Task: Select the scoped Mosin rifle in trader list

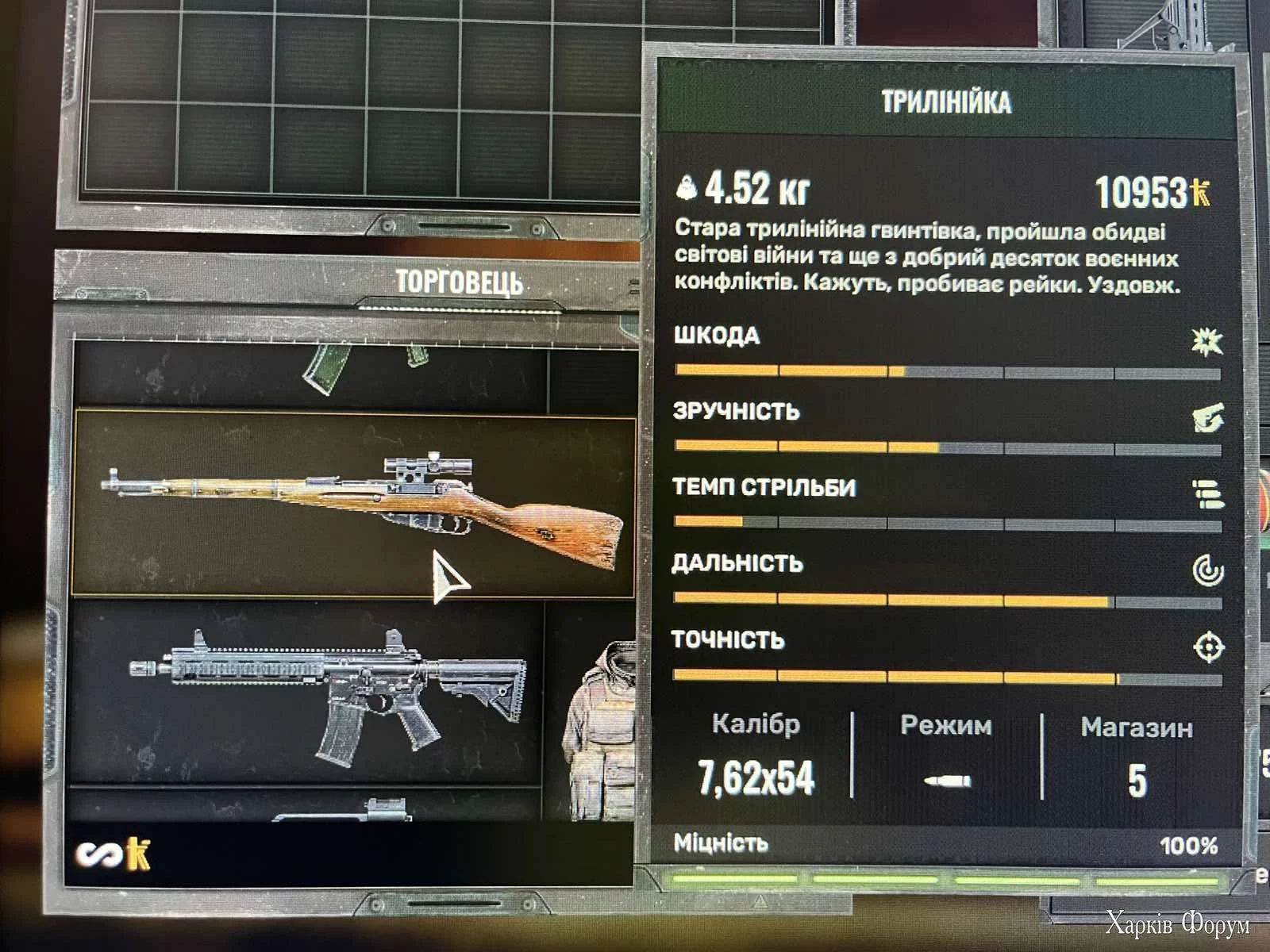Action: (x=353, y=501)
